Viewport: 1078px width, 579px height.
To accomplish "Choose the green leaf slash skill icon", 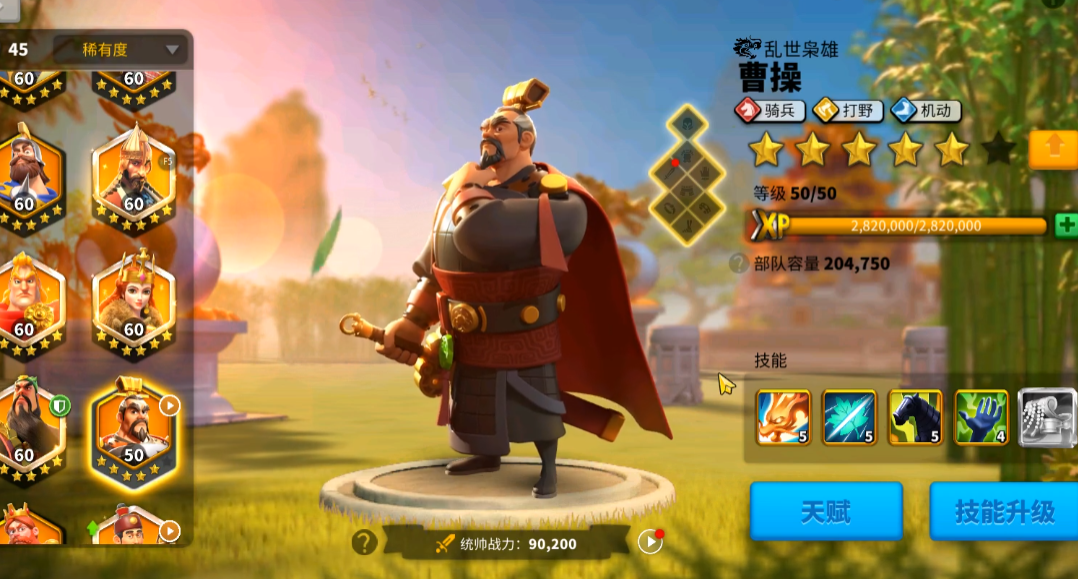I will 849,417.
